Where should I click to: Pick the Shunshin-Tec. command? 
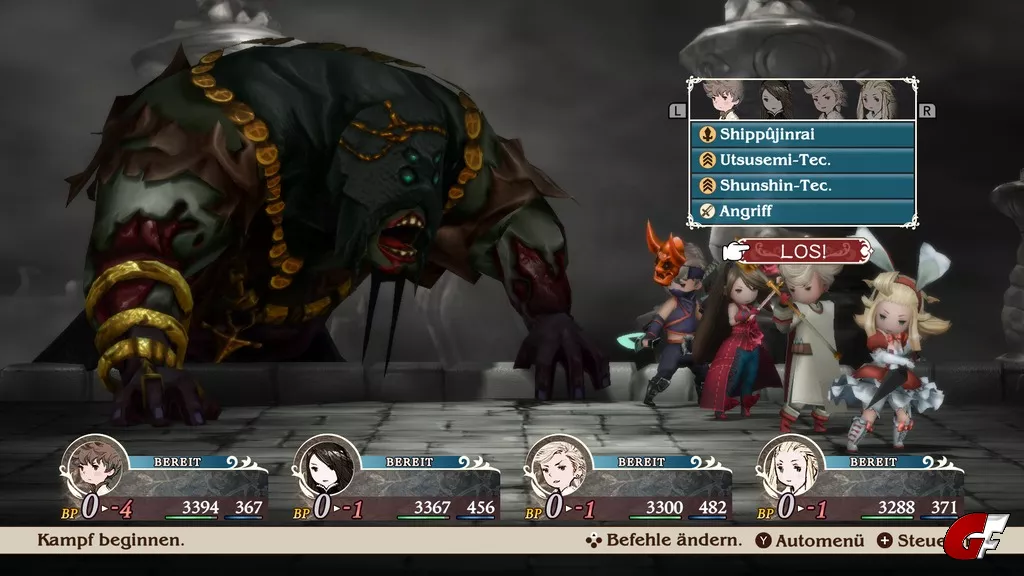click(801, 186)
